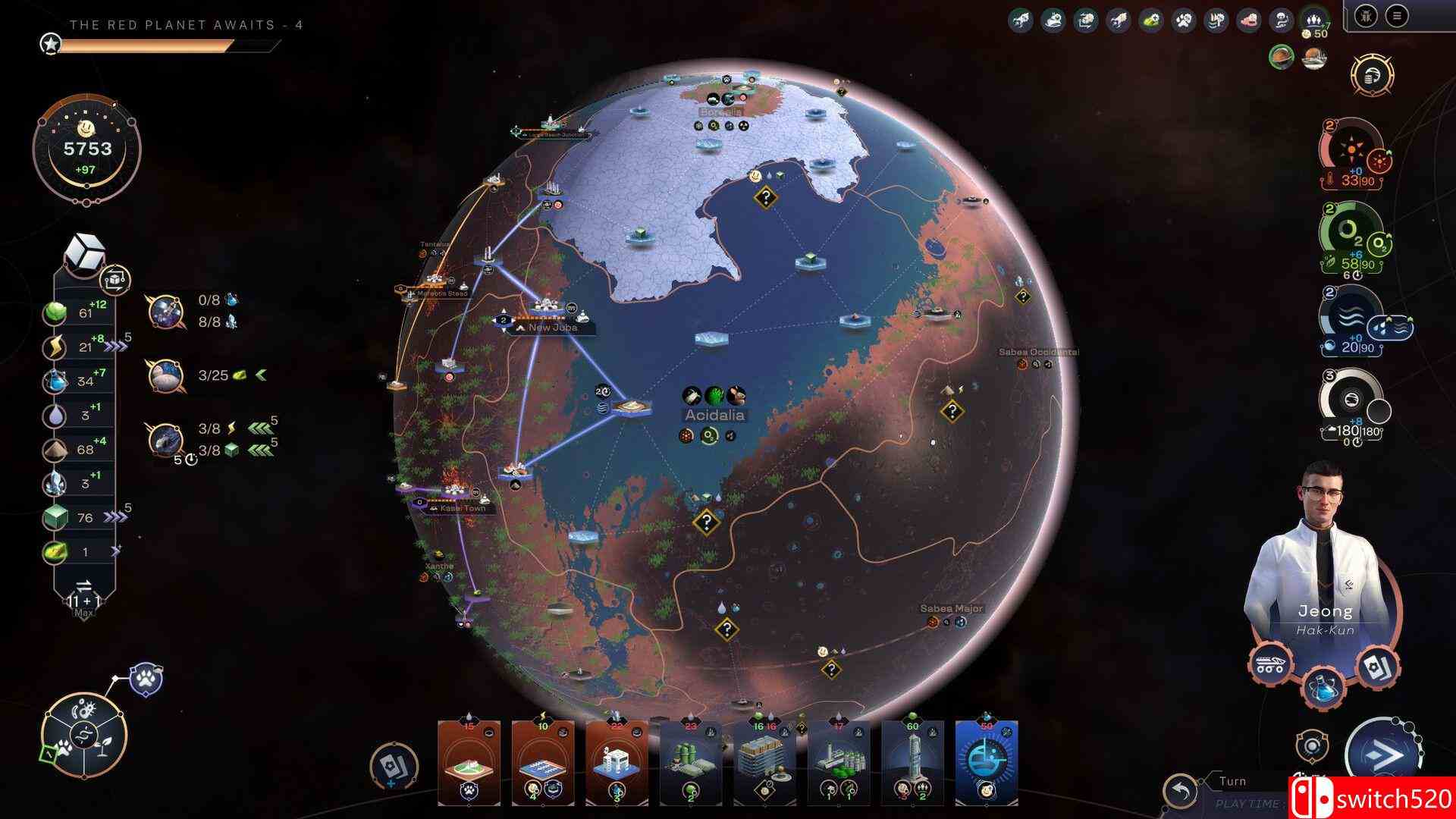
Task: Switch to the green planet view thumbnail
Action: [1282, 58]
